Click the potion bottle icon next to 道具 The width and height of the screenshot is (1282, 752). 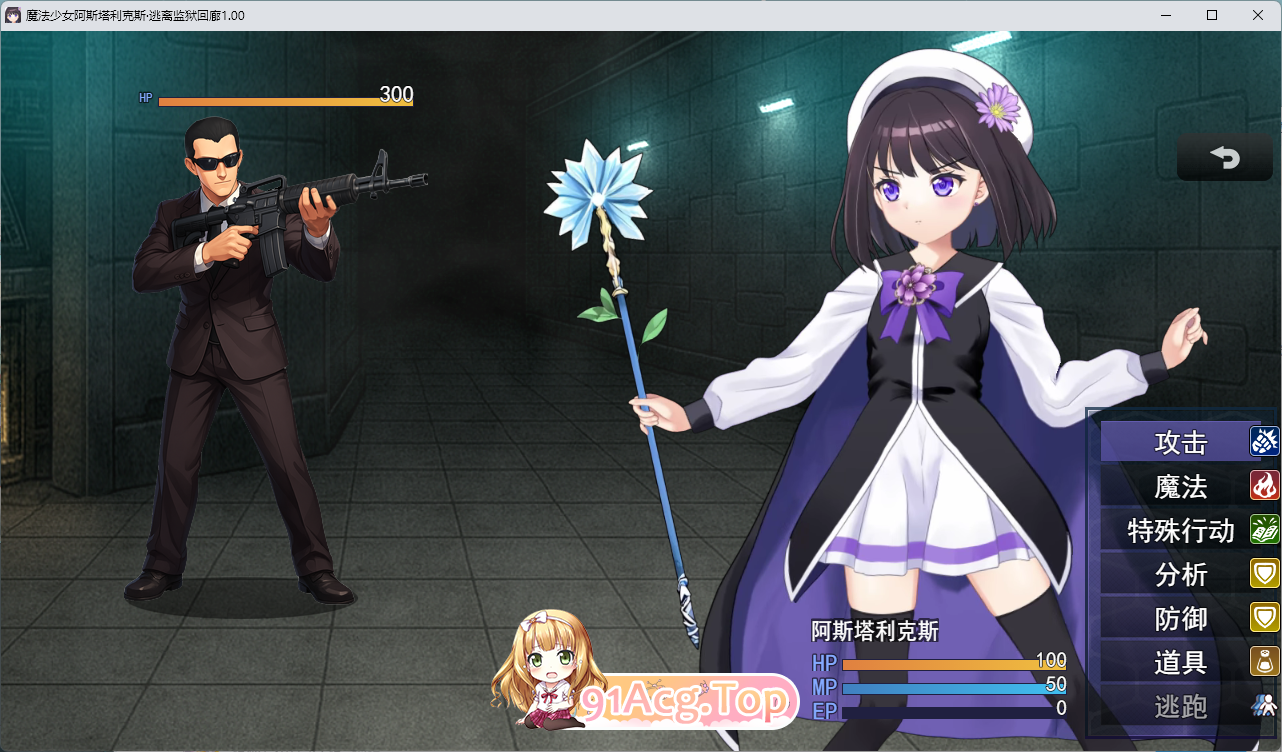pyautogui.click(x=1263, y=662)
